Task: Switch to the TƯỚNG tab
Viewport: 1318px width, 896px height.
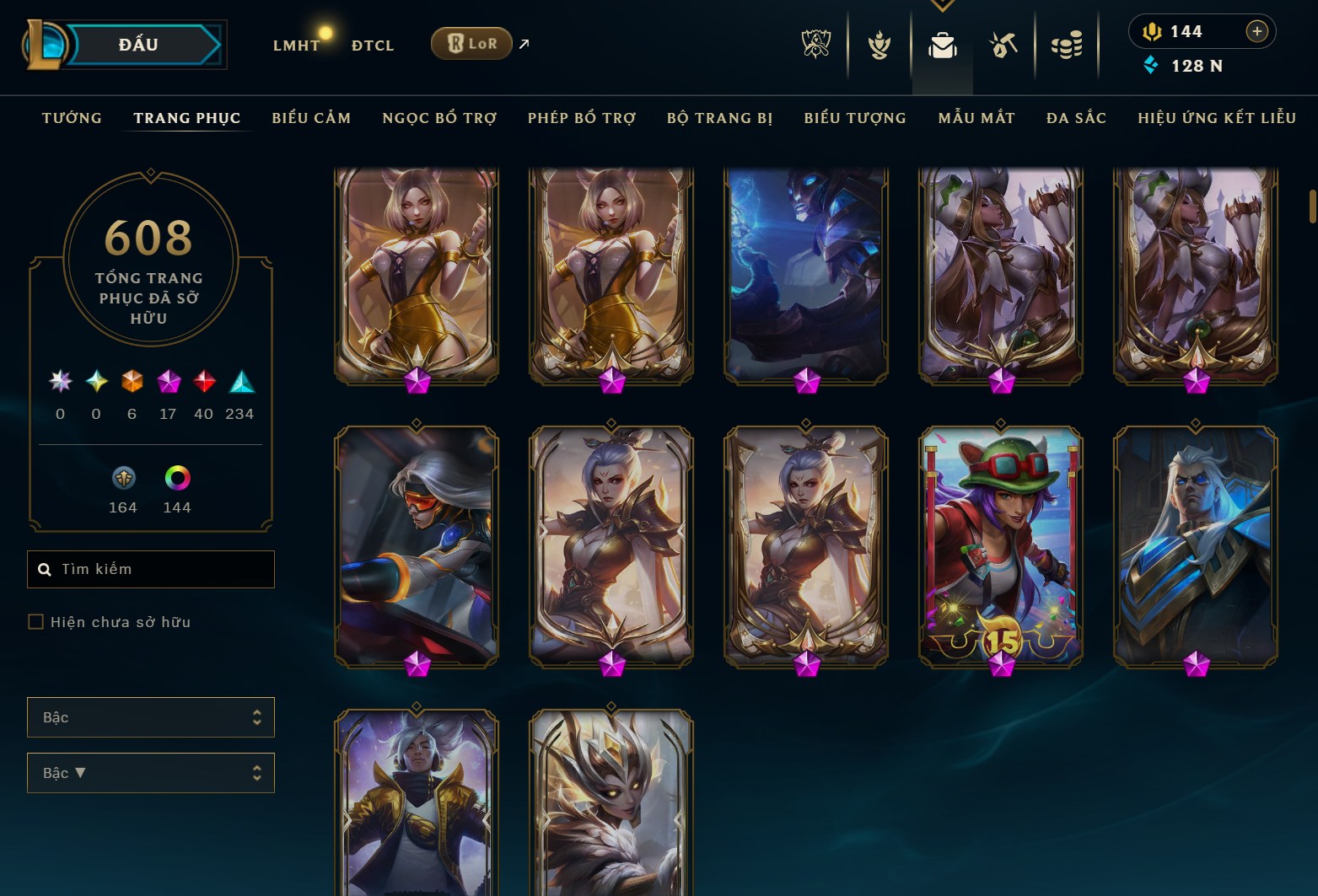Action: pyautogui.click(x=72, y=118)
